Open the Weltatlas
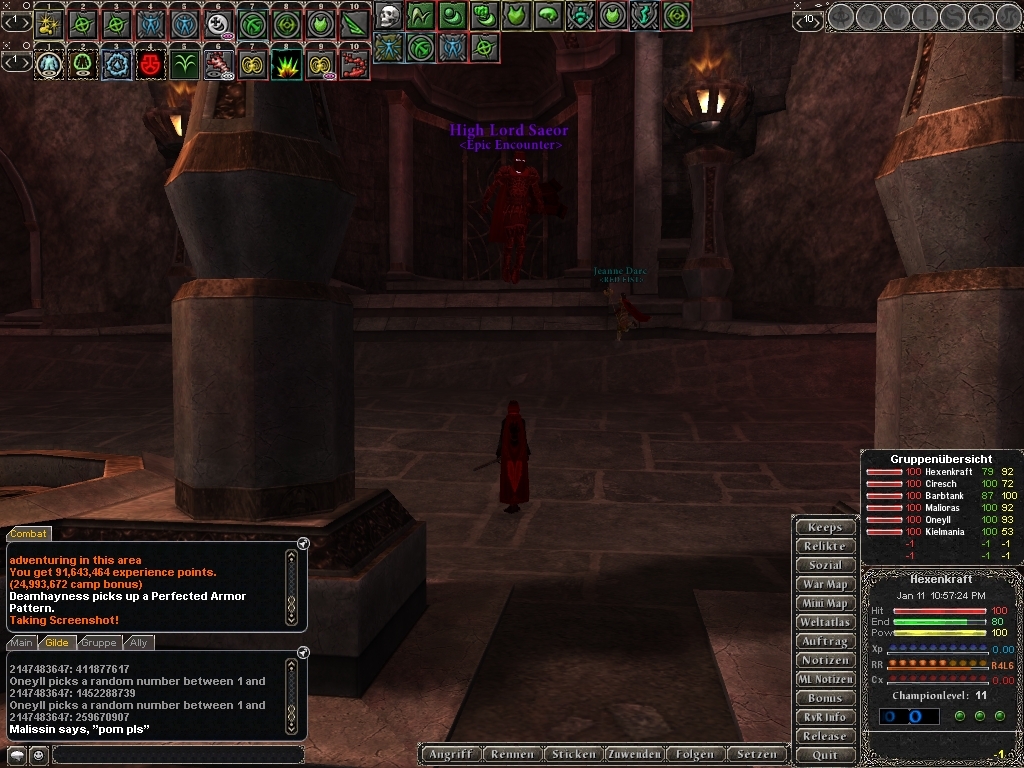Image resolution: width=1024 pixels, height=768 pixels. click(825, 622)
